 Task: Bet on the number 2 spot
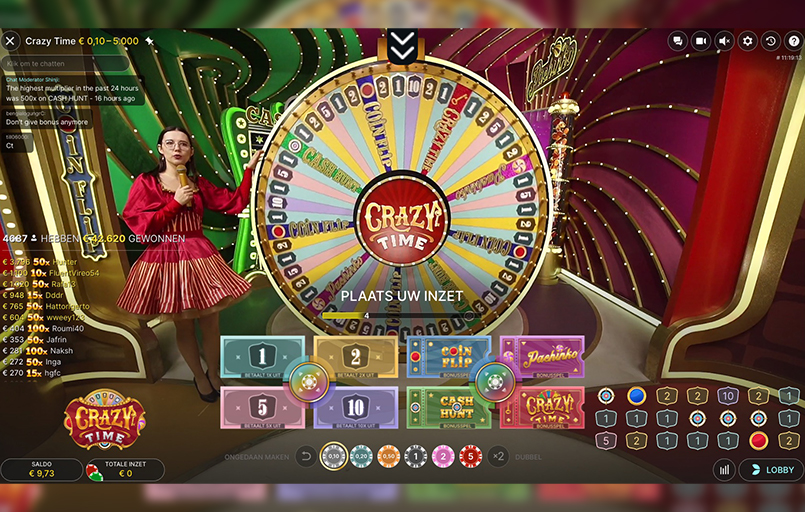[x=356, y=357]
